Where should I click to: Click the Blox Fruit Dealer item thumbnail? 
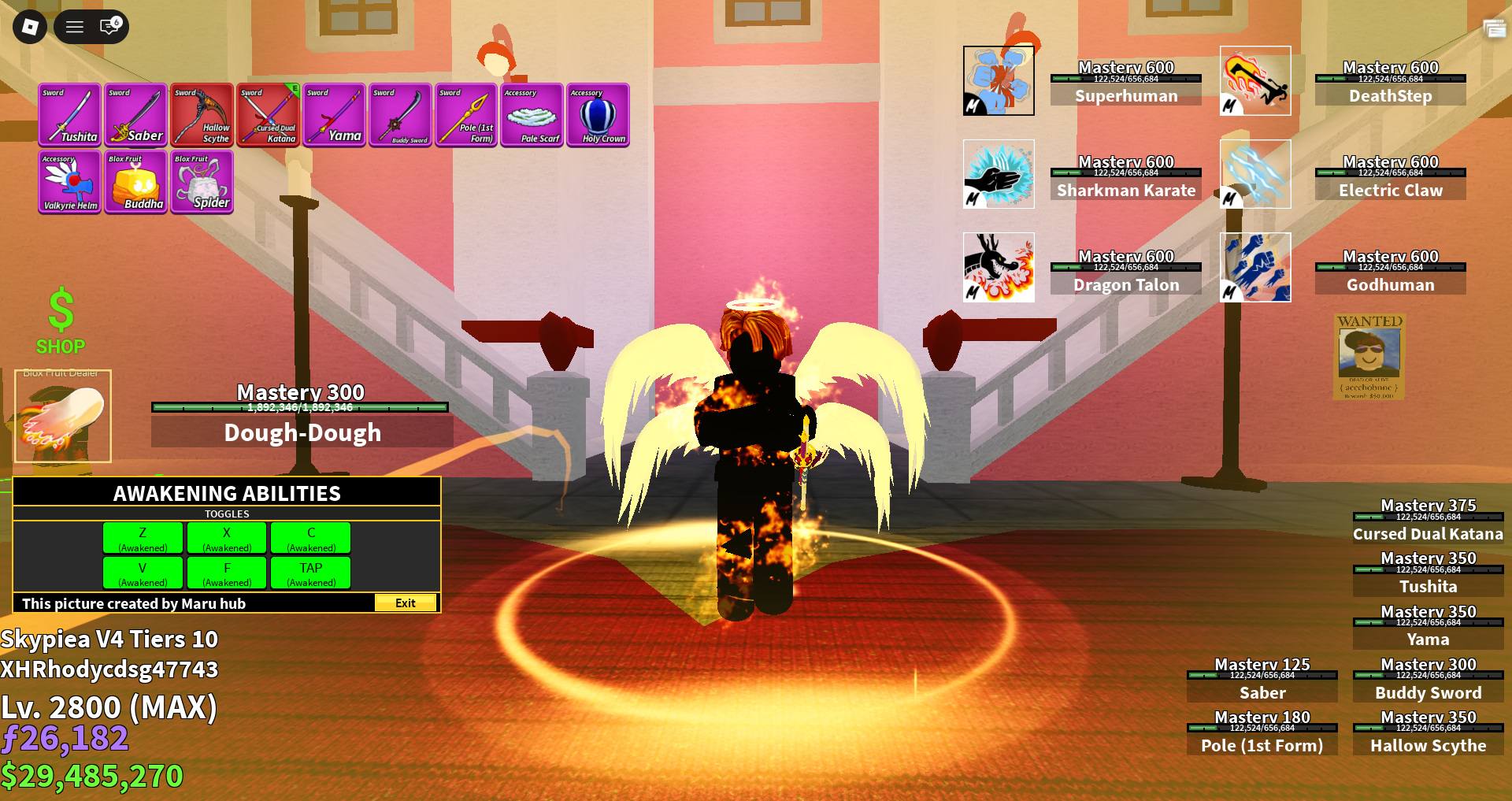[62, 417]
